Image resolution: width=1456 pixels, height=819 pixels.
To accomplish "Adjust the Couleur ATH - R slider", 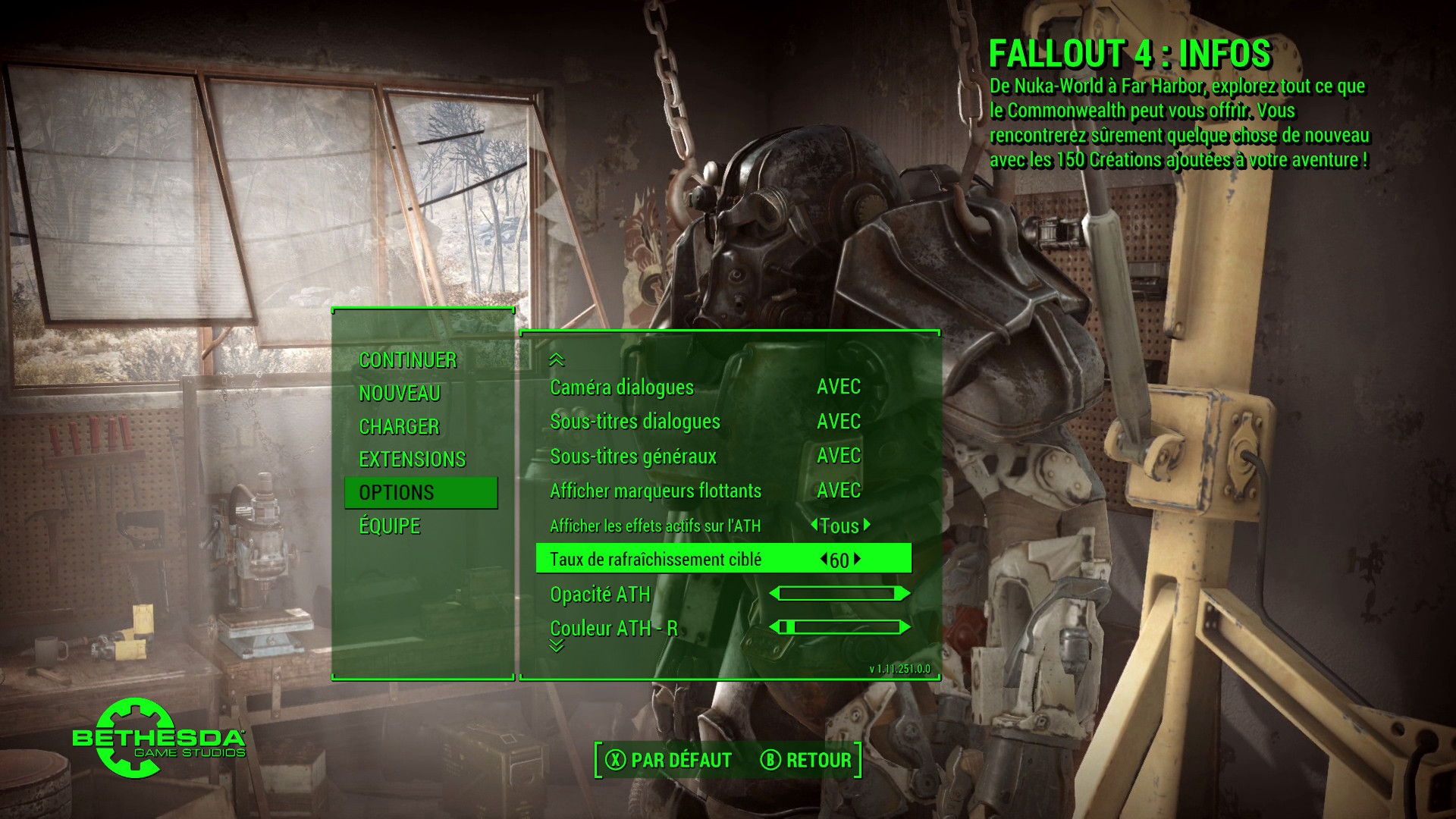I will click(839, 627).
